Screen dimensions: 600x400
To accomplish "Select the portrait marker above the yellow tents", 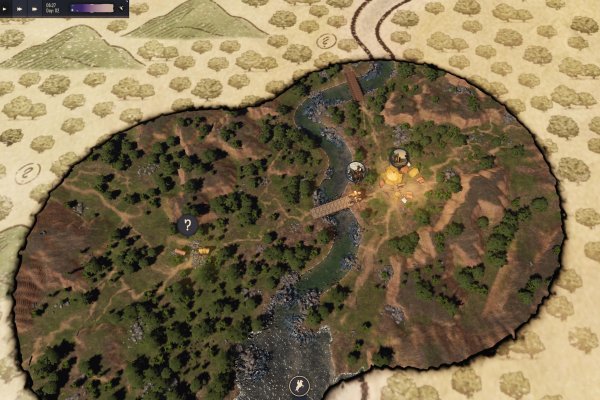I will click(x=400, y=157).
